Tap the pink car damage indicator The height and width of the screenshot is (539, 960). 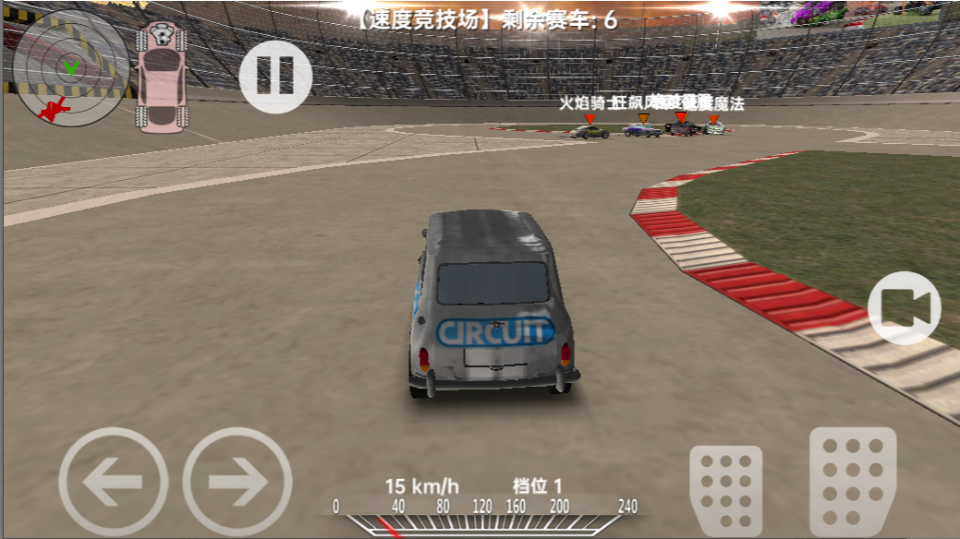pyautogui.click(x=161, y=77)
